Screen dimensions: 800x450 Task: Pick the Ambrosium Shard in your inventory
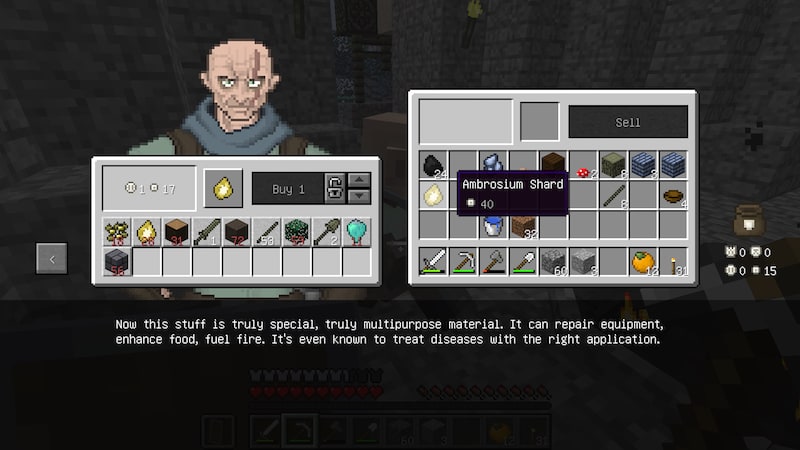433,195
